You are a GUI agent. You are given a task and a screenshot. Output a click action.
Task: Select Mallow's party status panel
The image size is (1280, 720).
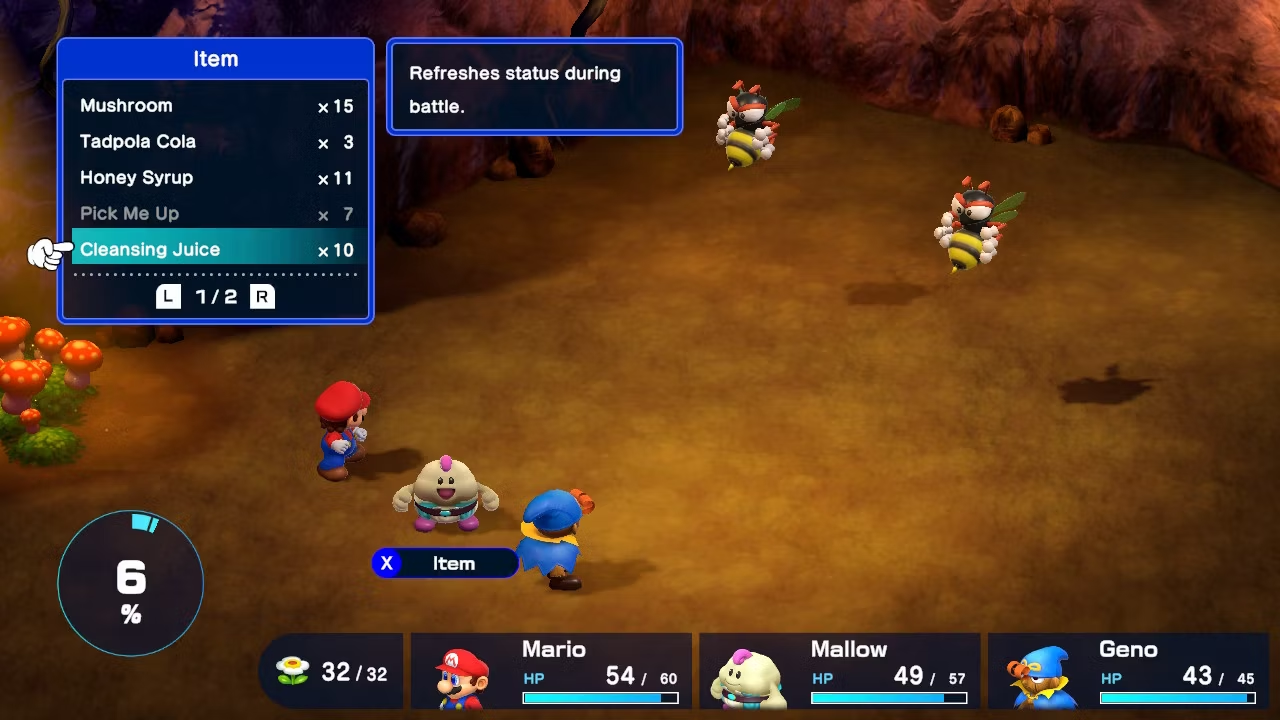pyautogui.click(x=839, y=670)
